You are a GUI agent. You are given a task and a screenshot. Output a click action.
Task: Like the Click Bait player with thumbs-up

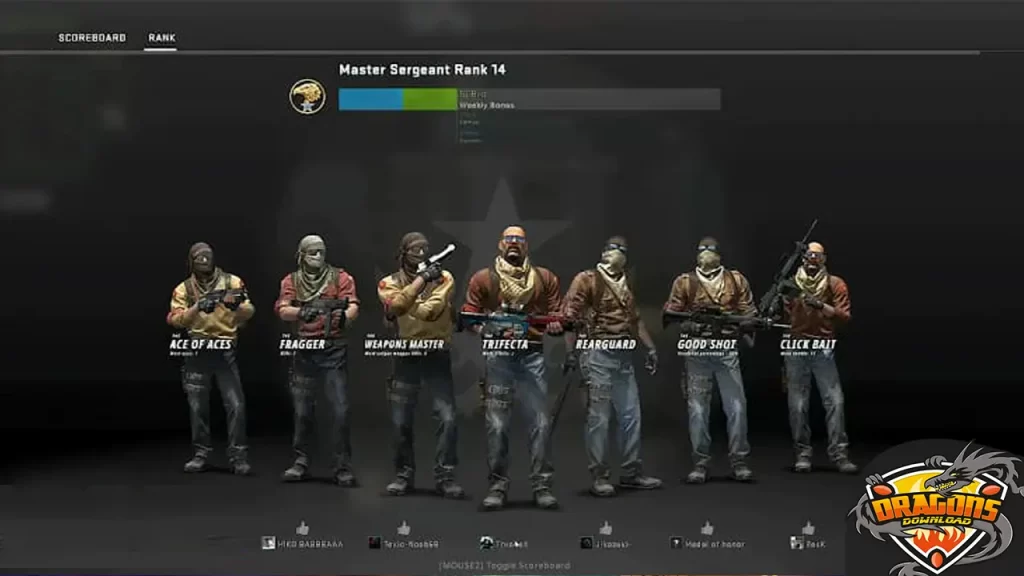pyautogui.click(x=808, y=527)
